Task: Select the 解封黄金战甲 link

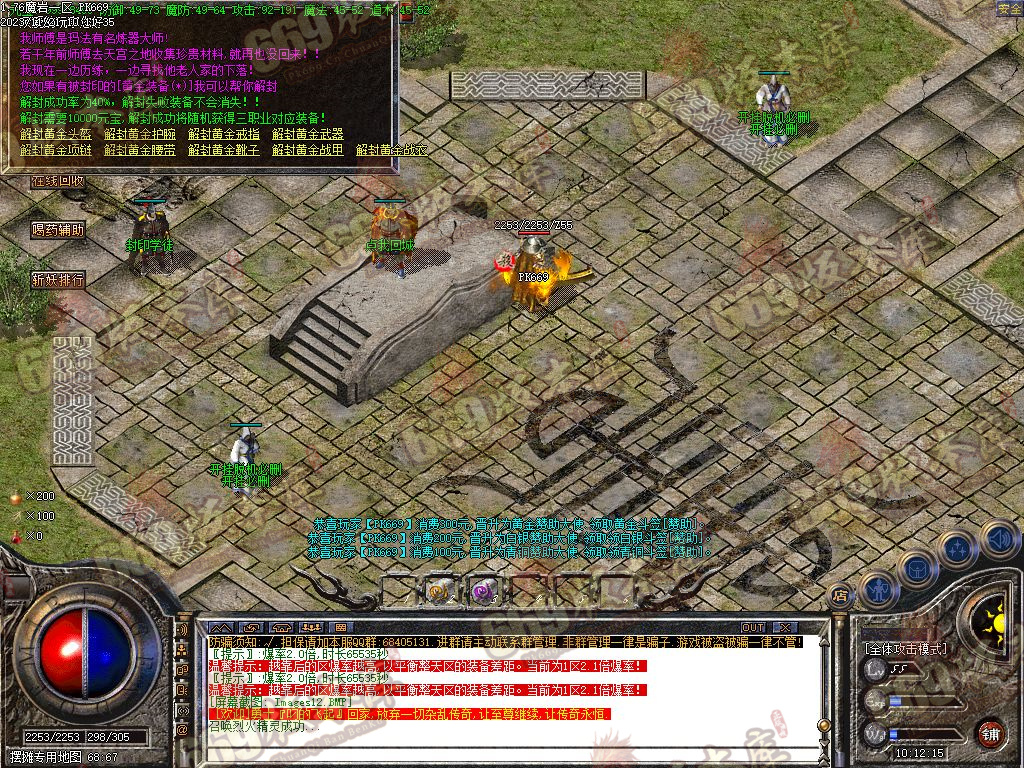Action: [x=308, y=150]
